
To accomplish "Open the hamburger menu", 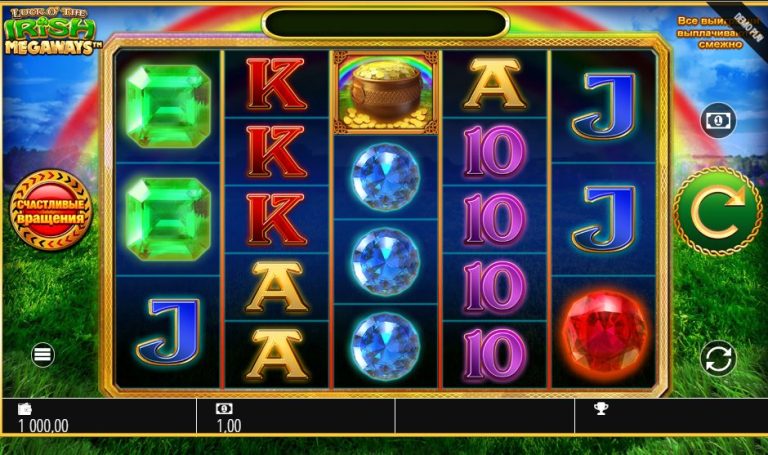I will (x=42, y=354).
